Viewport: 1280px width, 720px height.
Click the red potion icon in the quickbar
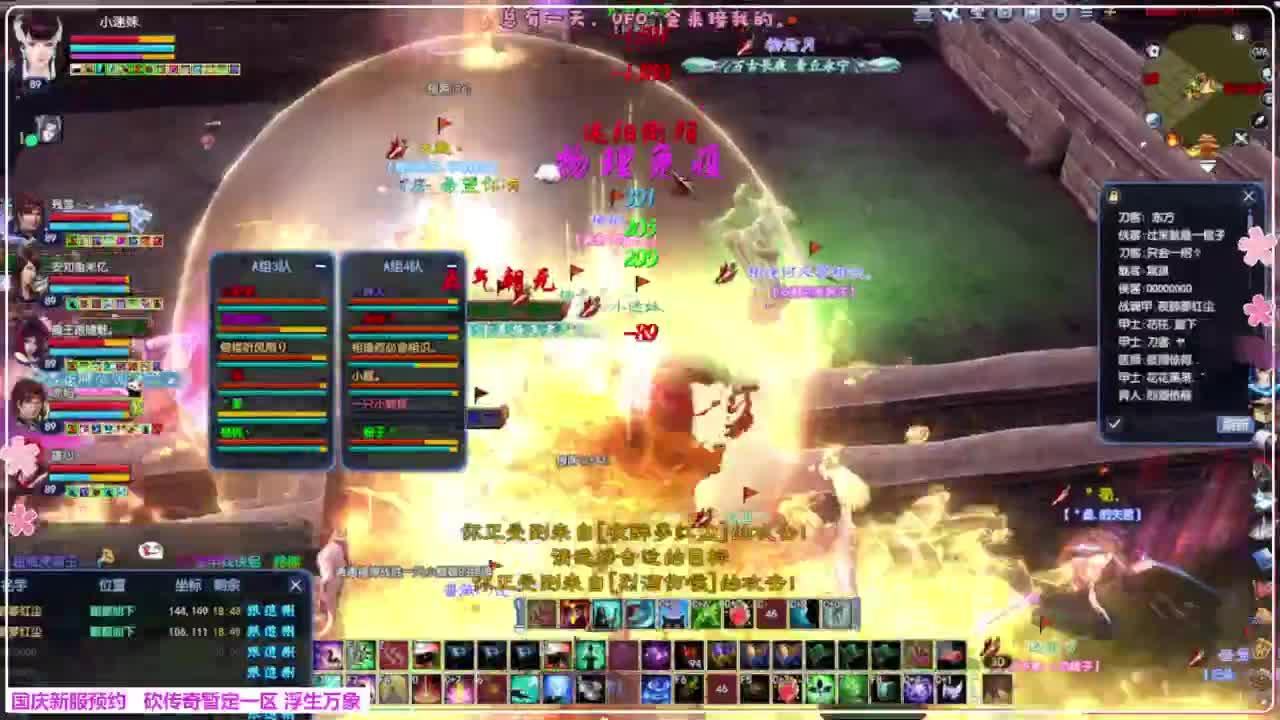[x=738, y=613]
